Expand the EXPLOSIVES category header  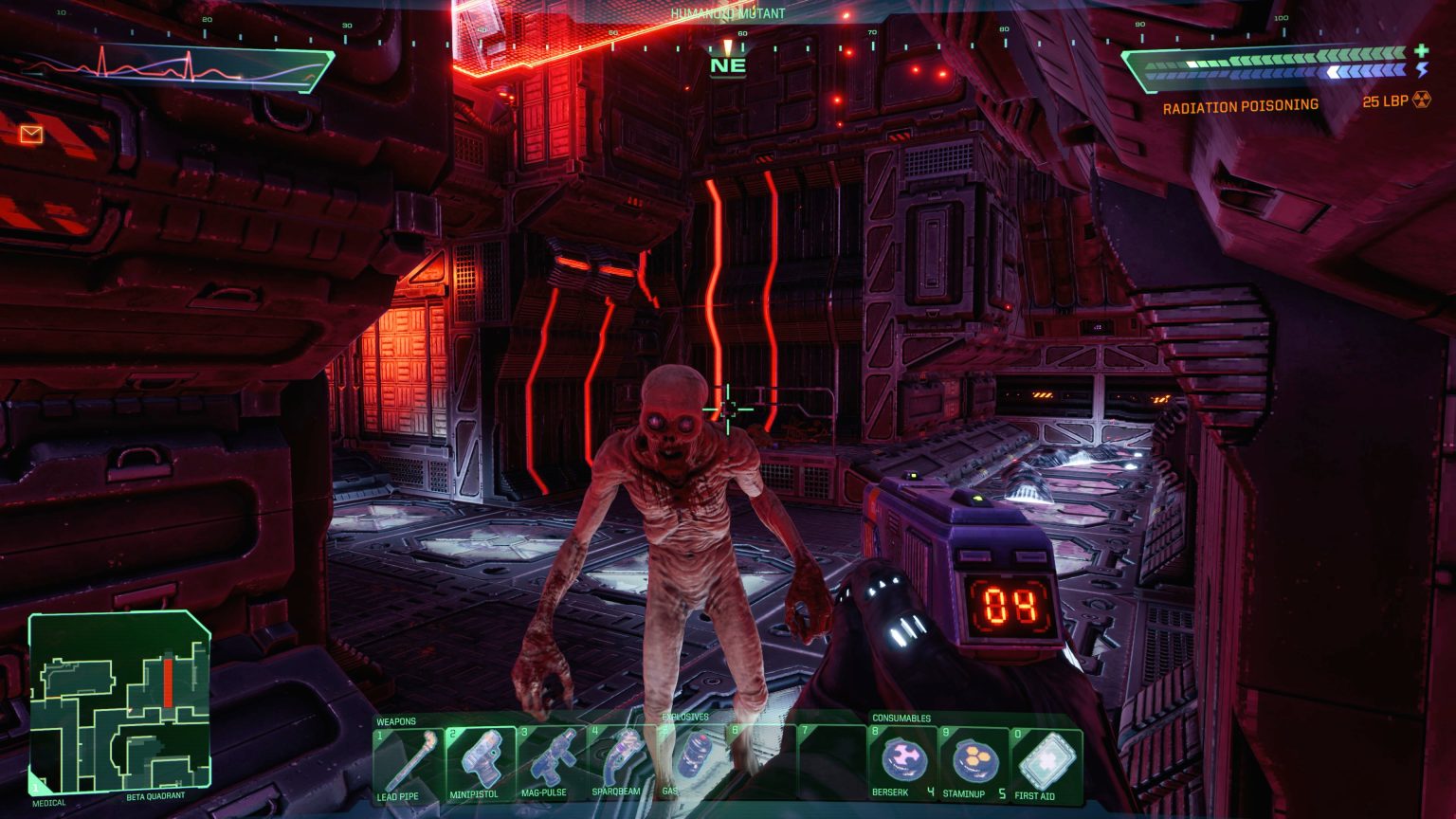coord(685,718)
